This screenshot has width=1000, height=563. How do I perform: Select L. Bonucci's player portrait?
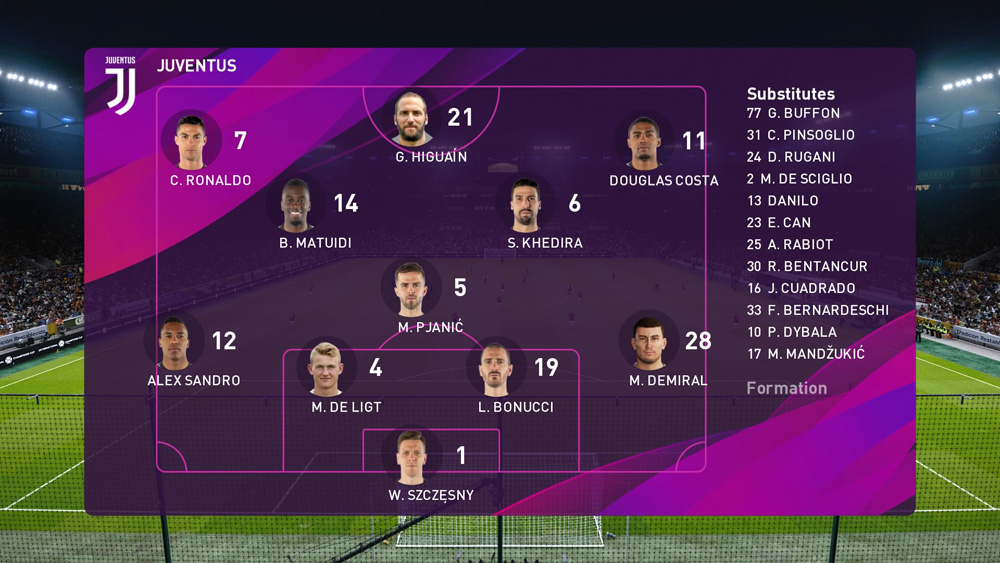(496, 369)
